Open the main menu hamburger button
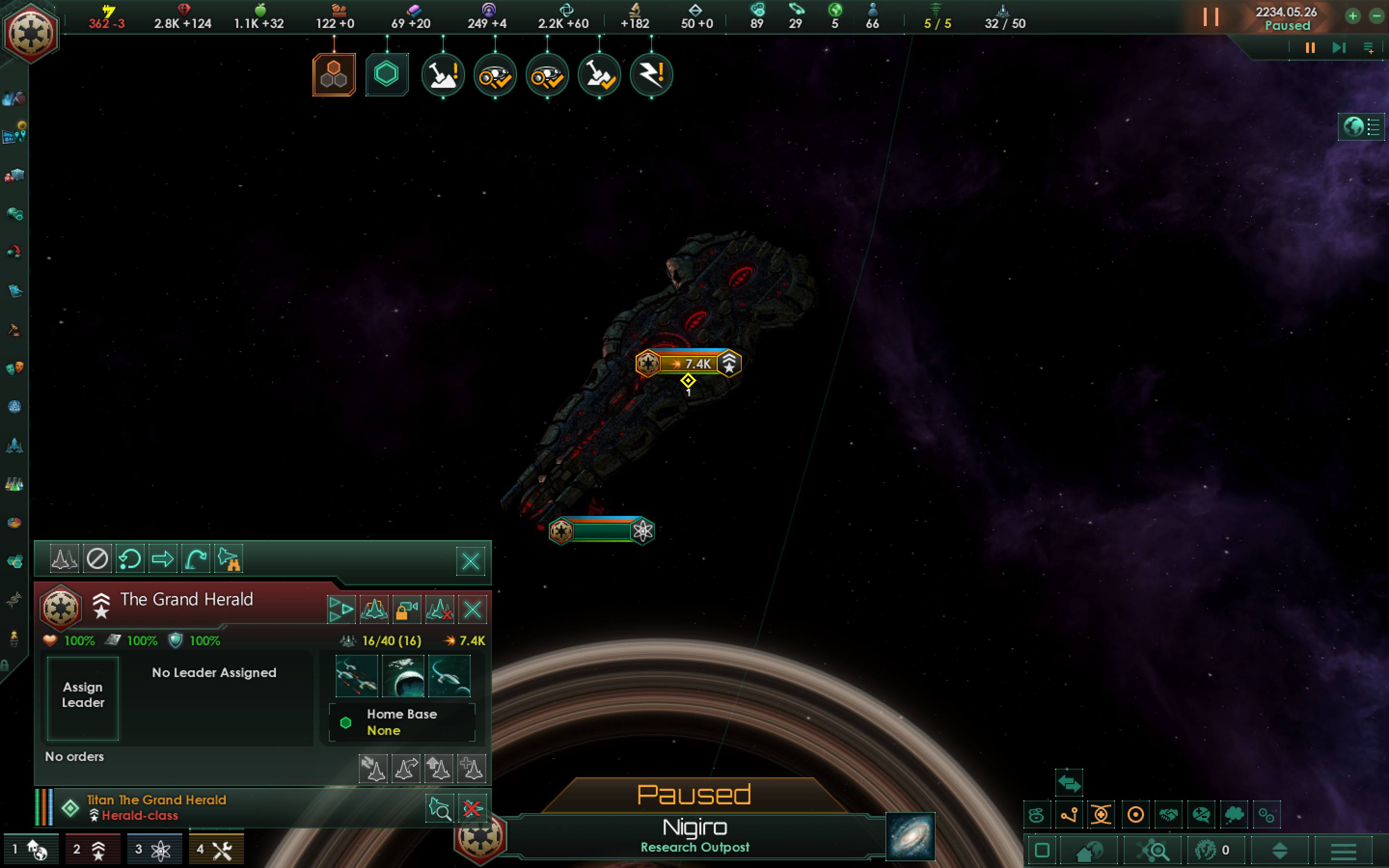This screenshot has height=868, width=1389. pyautogui.click(x=1343, y=850)
